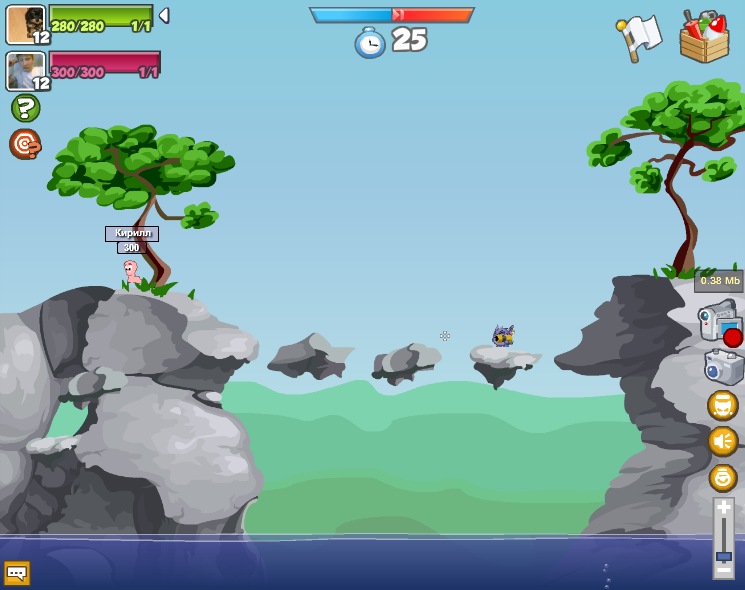The height and width of the screenshot is (590, 745).
Task: Toggle sound with the orange speaker button
Action: [723, 441]
